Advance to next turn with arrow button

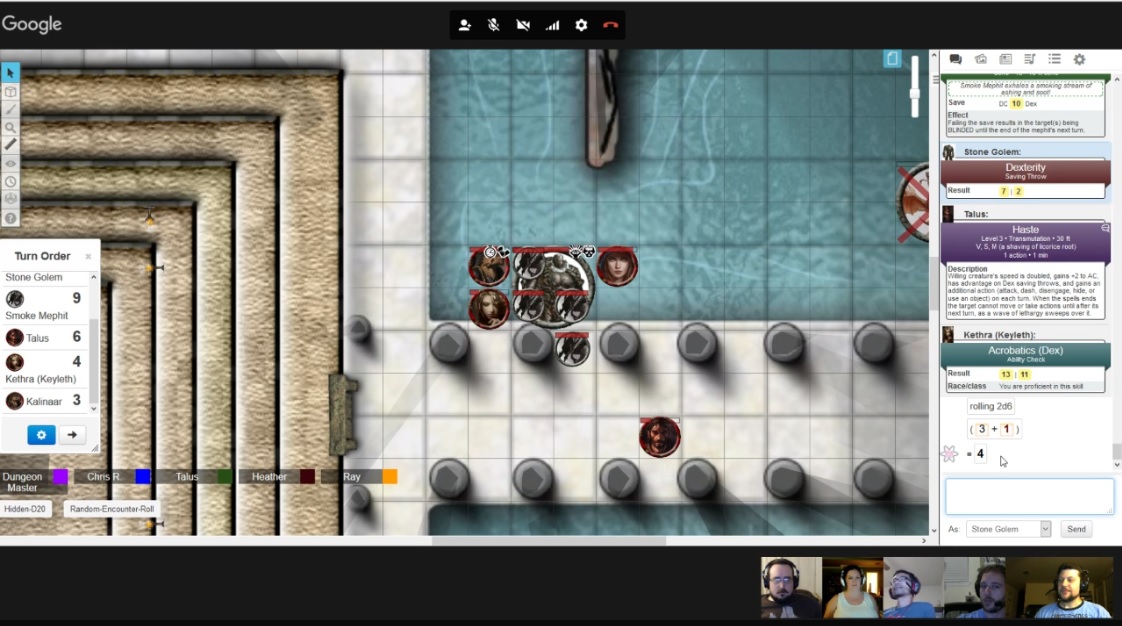pos(71,435)
